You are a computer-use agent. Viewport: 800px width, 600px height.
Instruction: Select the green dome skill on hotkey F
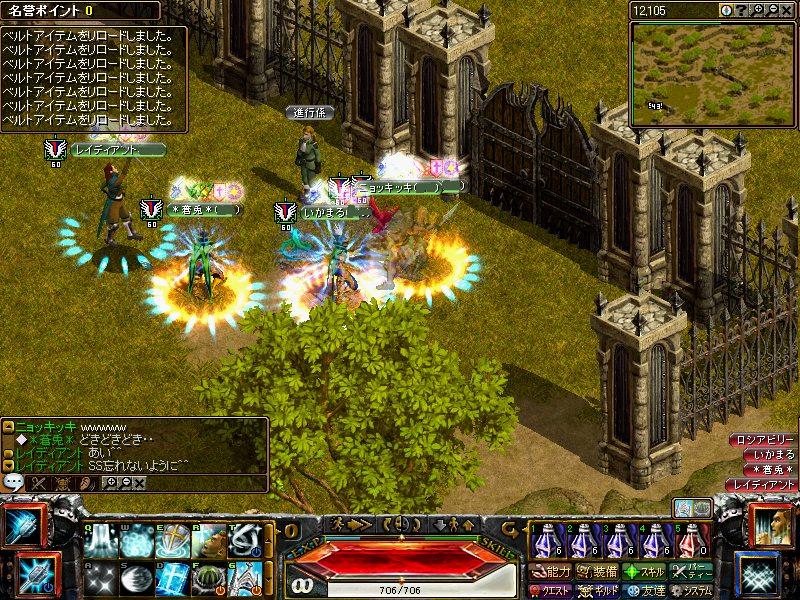[x=209, y=579]
